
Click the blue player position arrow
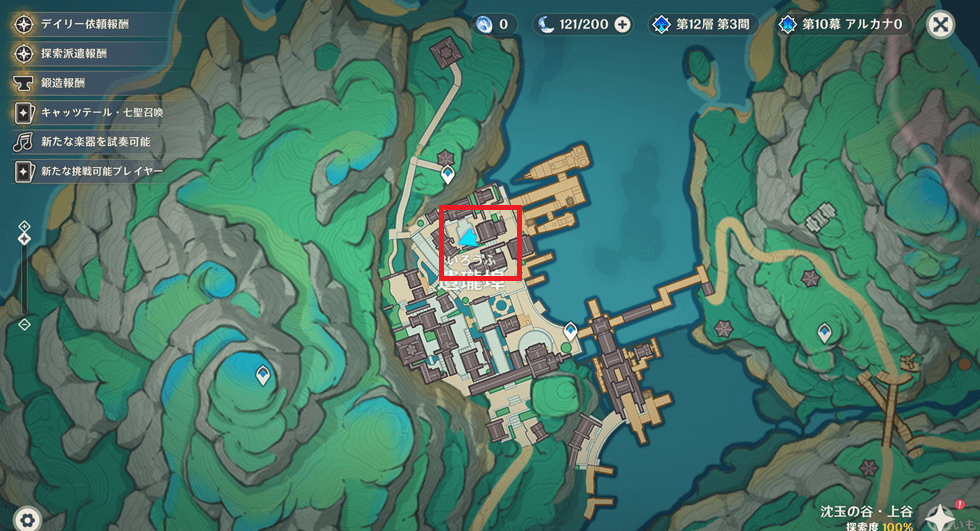469,237
